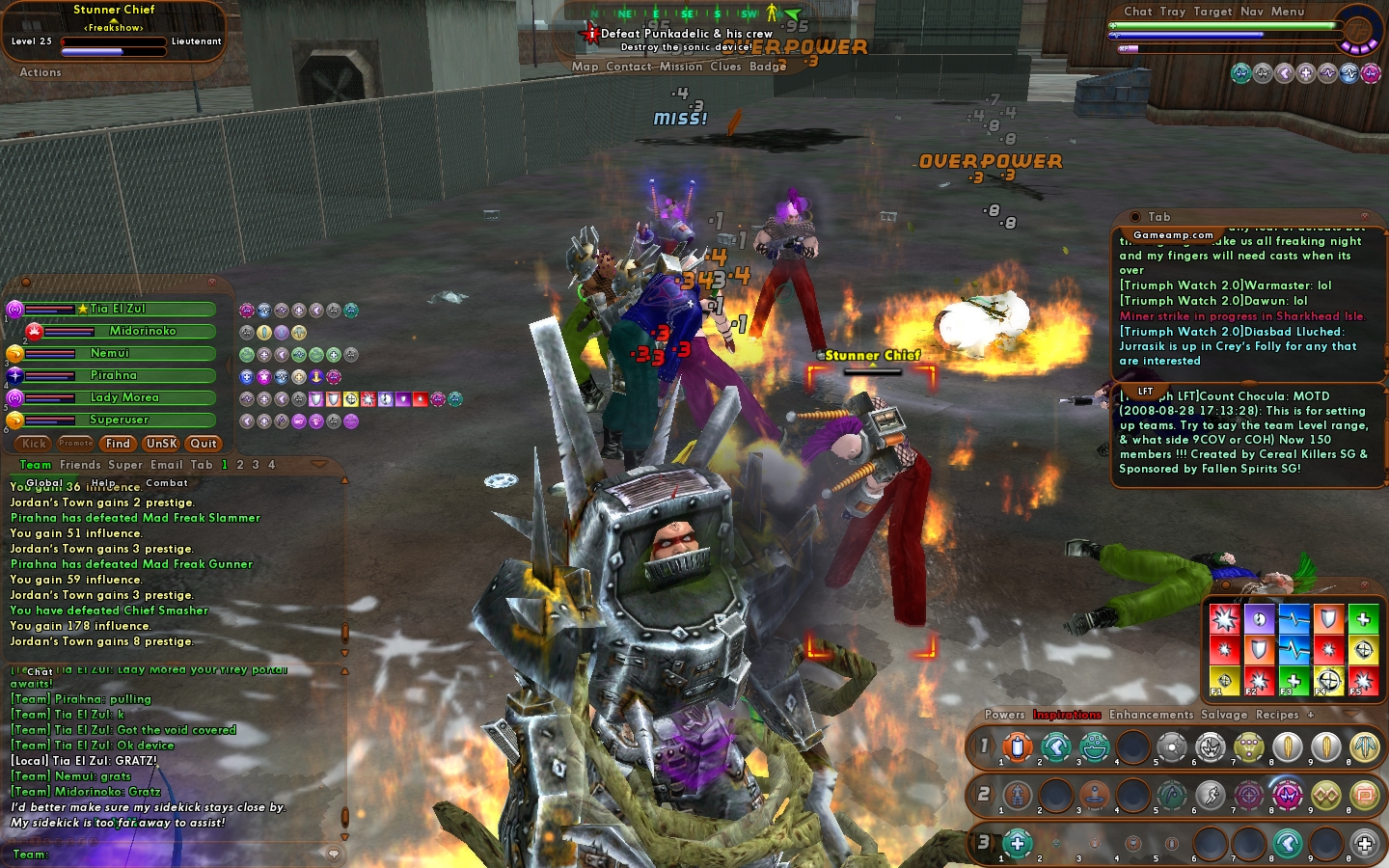
Task: Show the Mission window
Action: (681, 67)
